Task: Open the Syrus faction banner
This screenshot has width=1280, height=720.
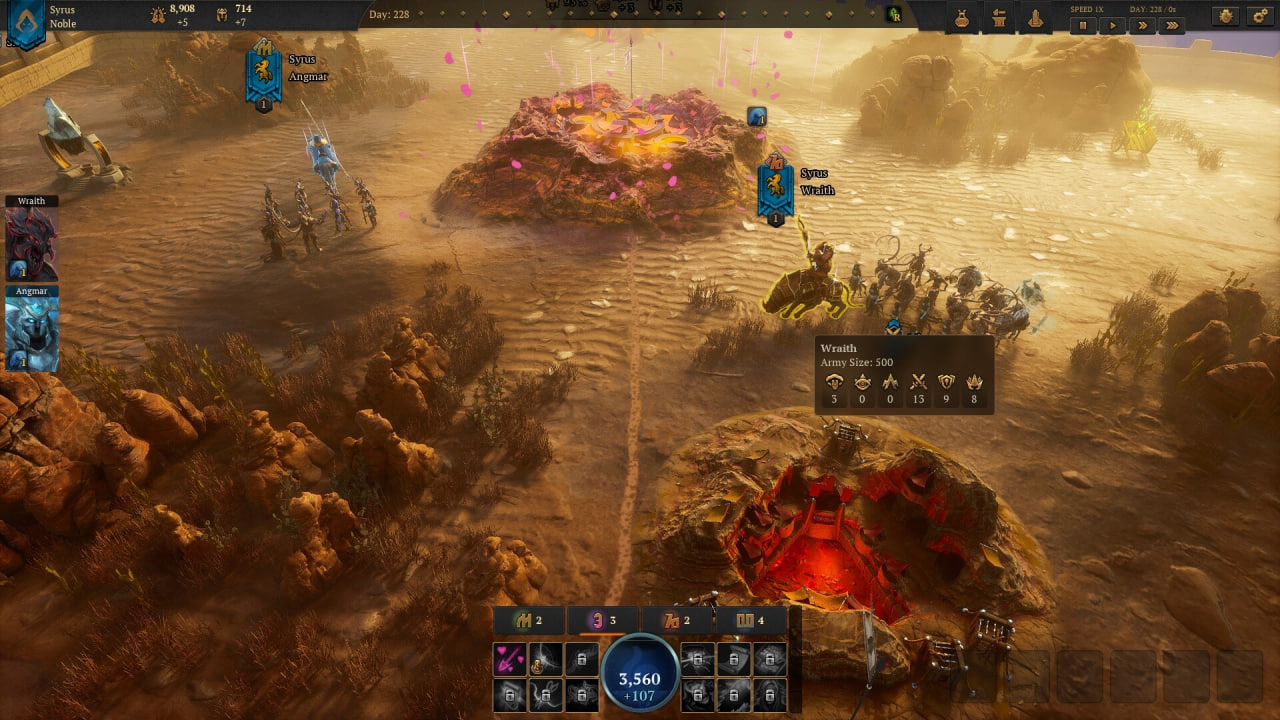Action: 25,23
